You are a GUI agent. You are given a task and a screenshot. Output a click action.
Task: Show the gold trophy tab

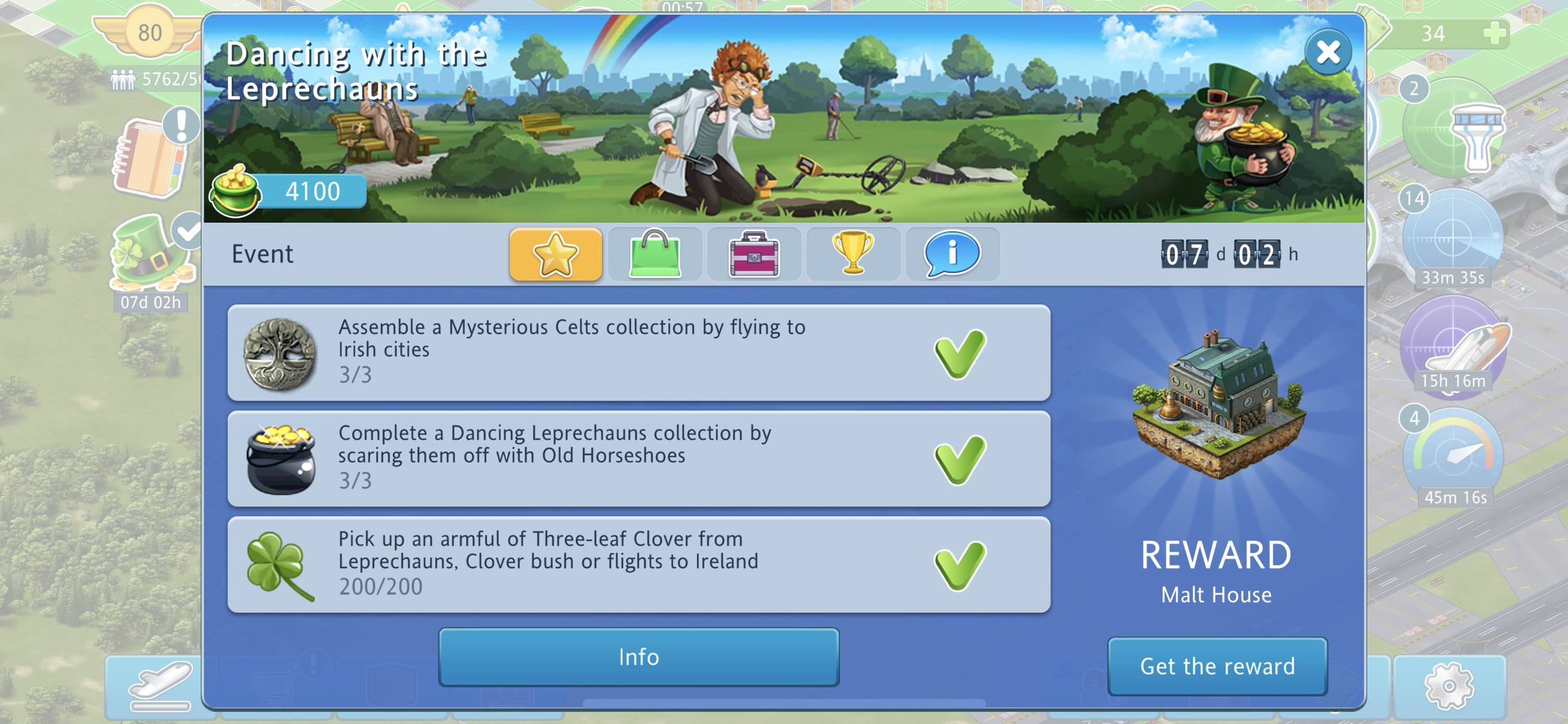click(x=853, y=255)
